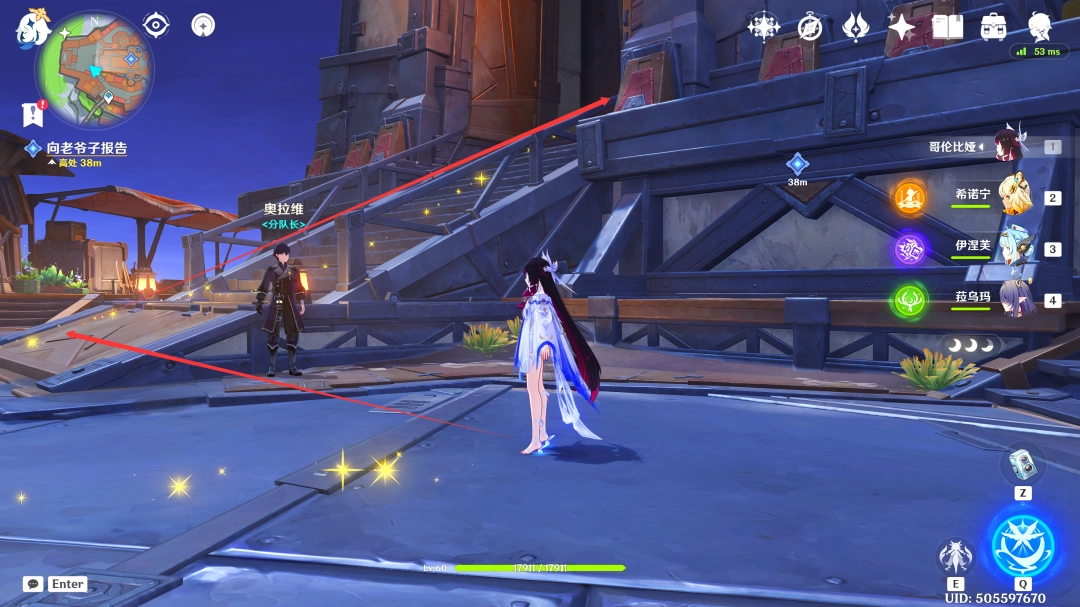Open the open-book handbook icon
The height and width of the screenshot is (607, 1080).
tap(947, 27)
